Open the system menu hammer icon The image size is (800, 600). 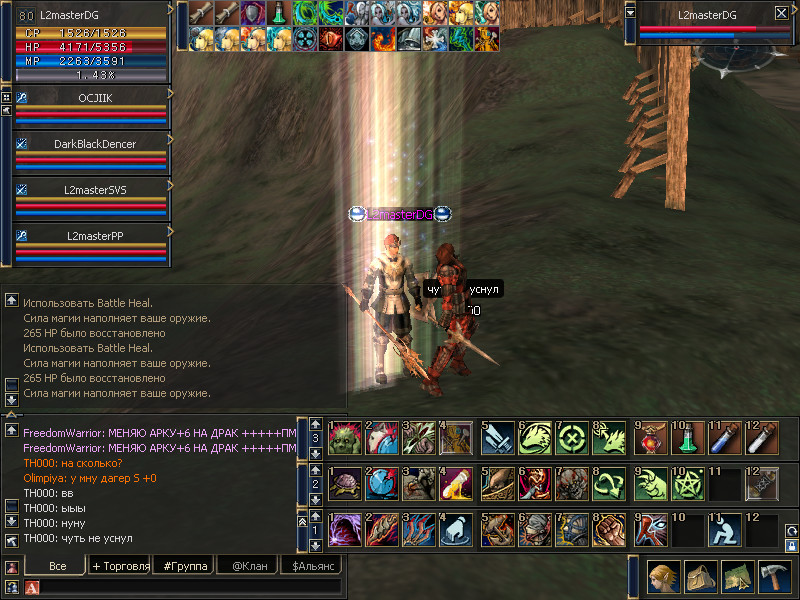tap(773, 579)
